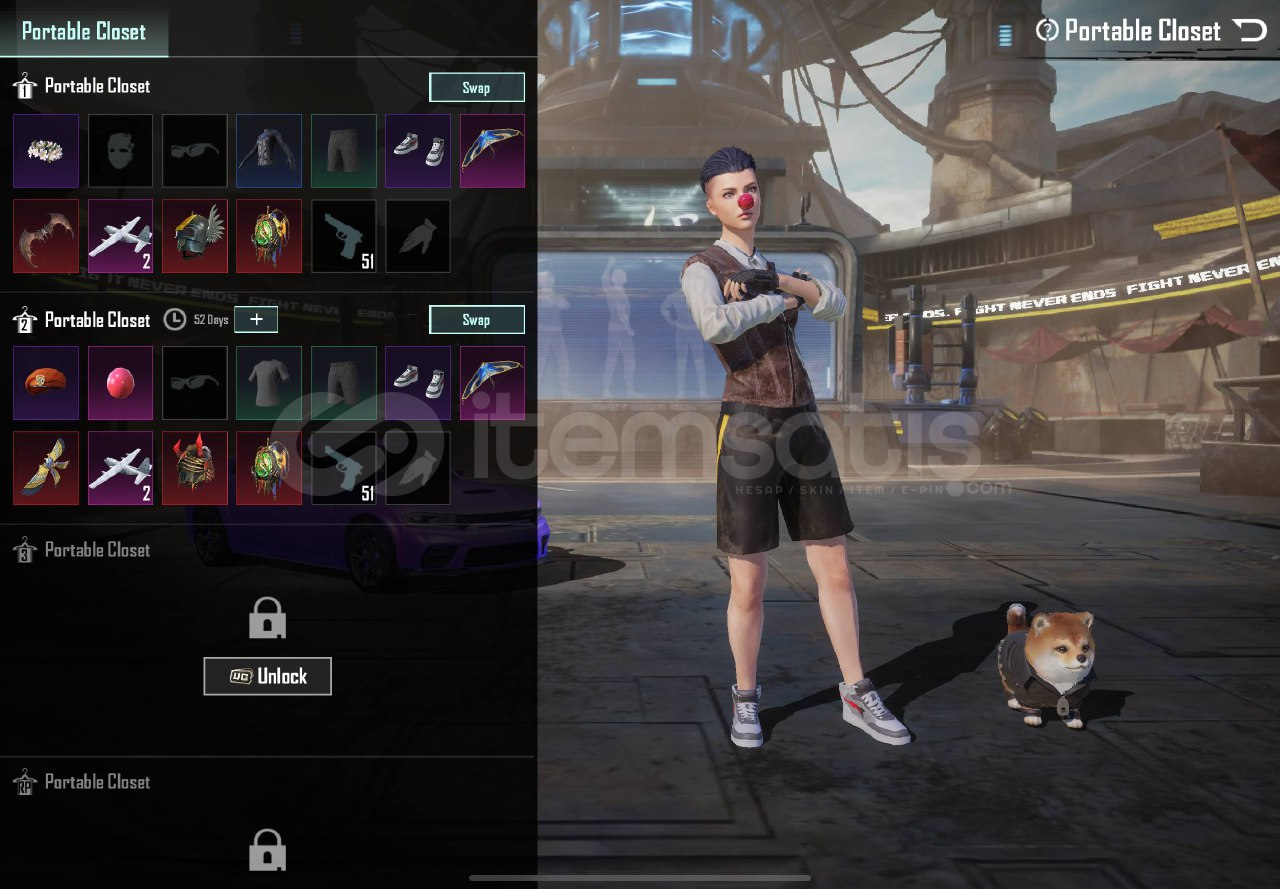Select the Portable Closet tab
Screen dimensions: 1280x889
click(x=84, y=32)
